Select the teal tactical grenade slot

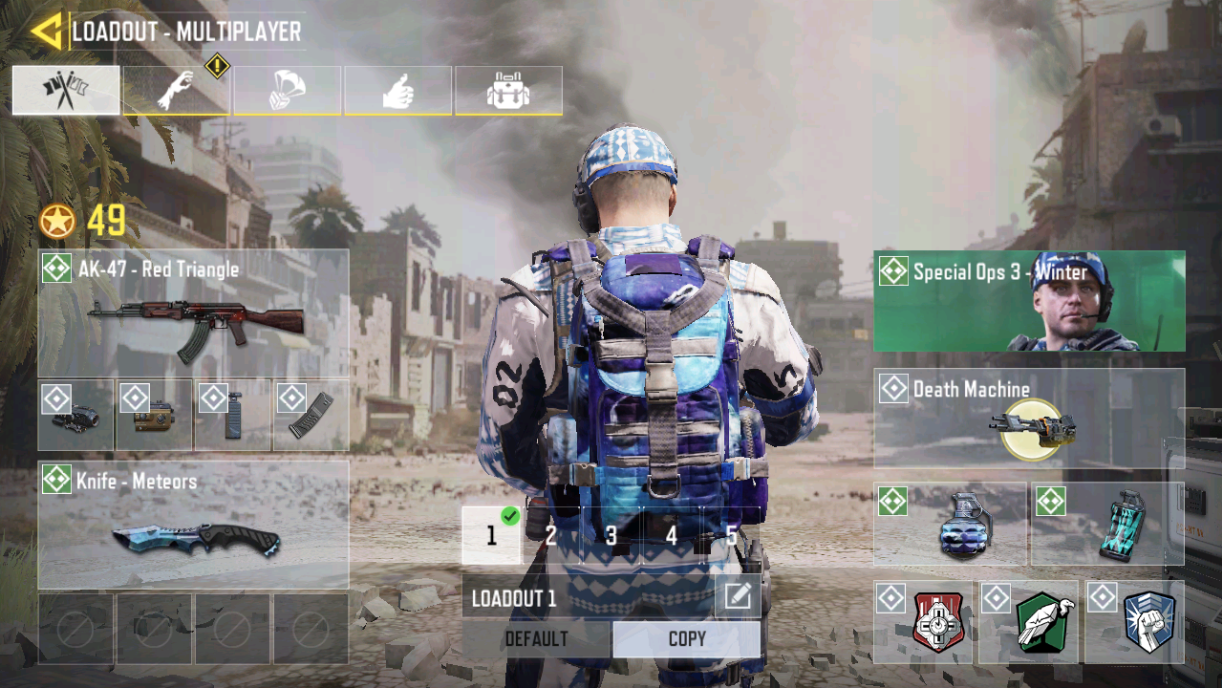pyautogui.click(x=1107, y=524)
